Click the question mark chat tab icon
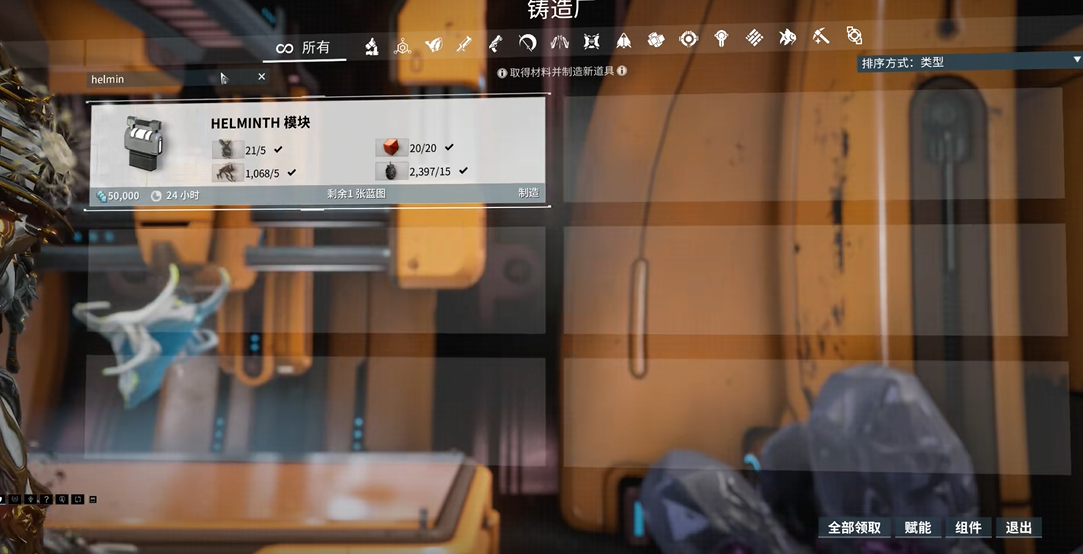Viewport: 1083px width, 554px height. (x=46, y=498)
